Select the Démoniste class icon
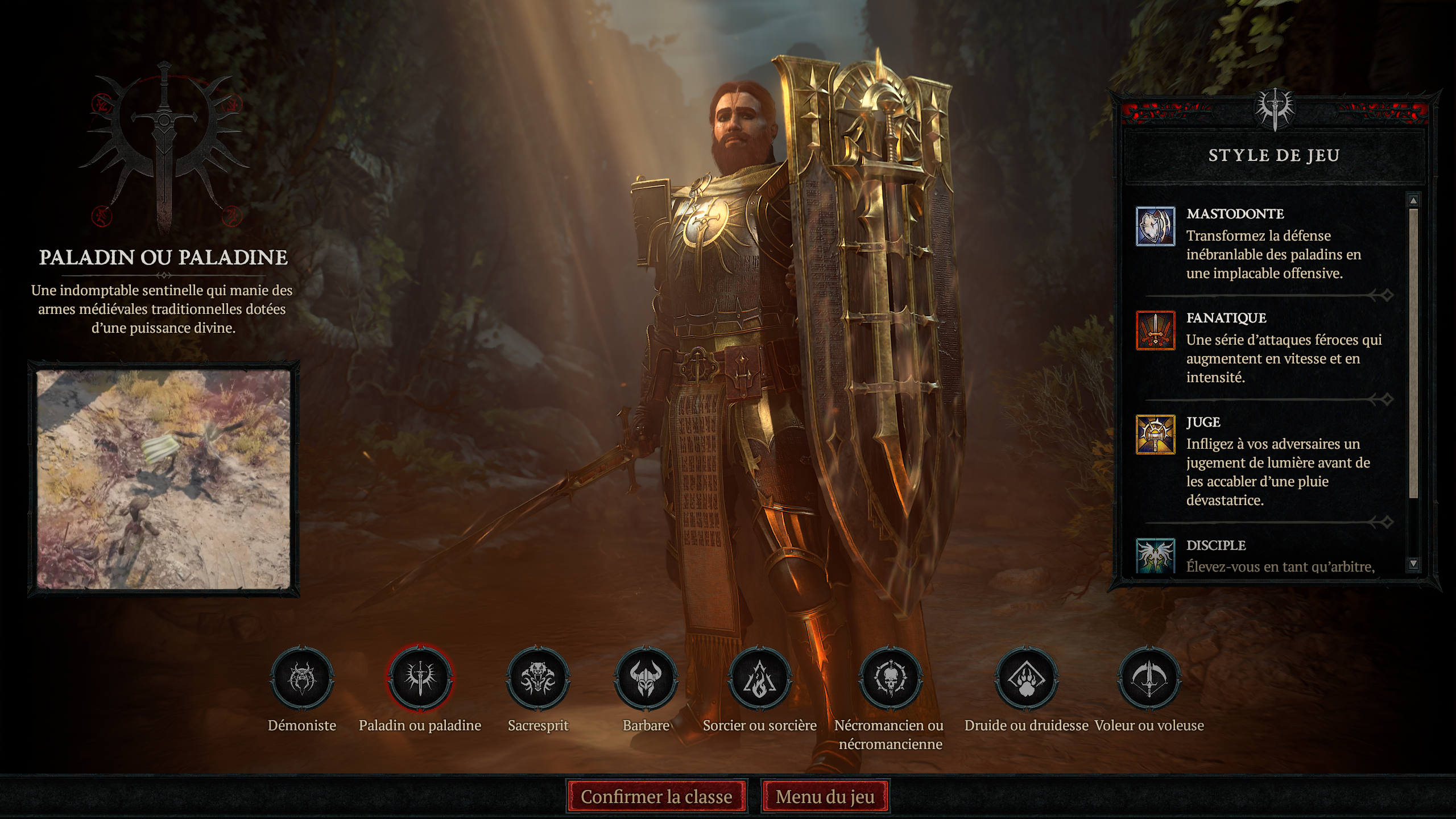Viewport: 1456px width, 819px height. pos(303,680)
